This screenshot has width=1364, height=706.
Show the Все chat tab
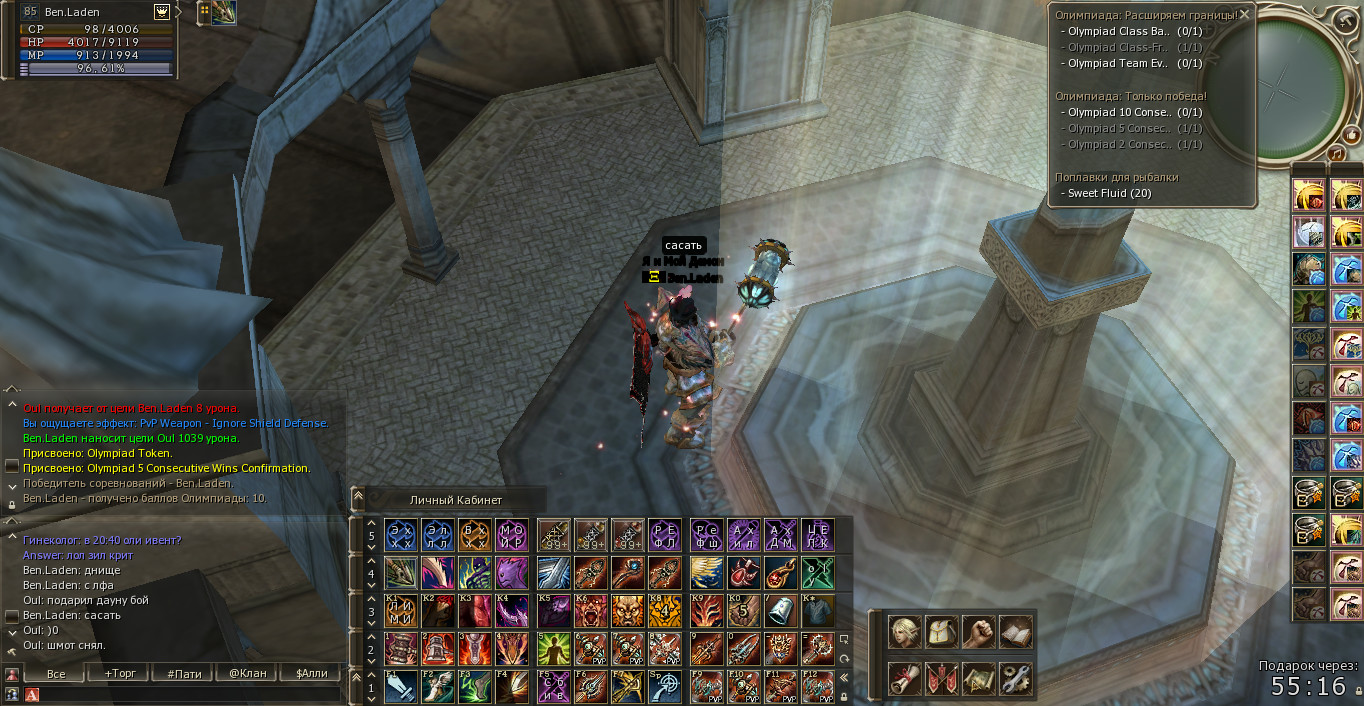56,673
